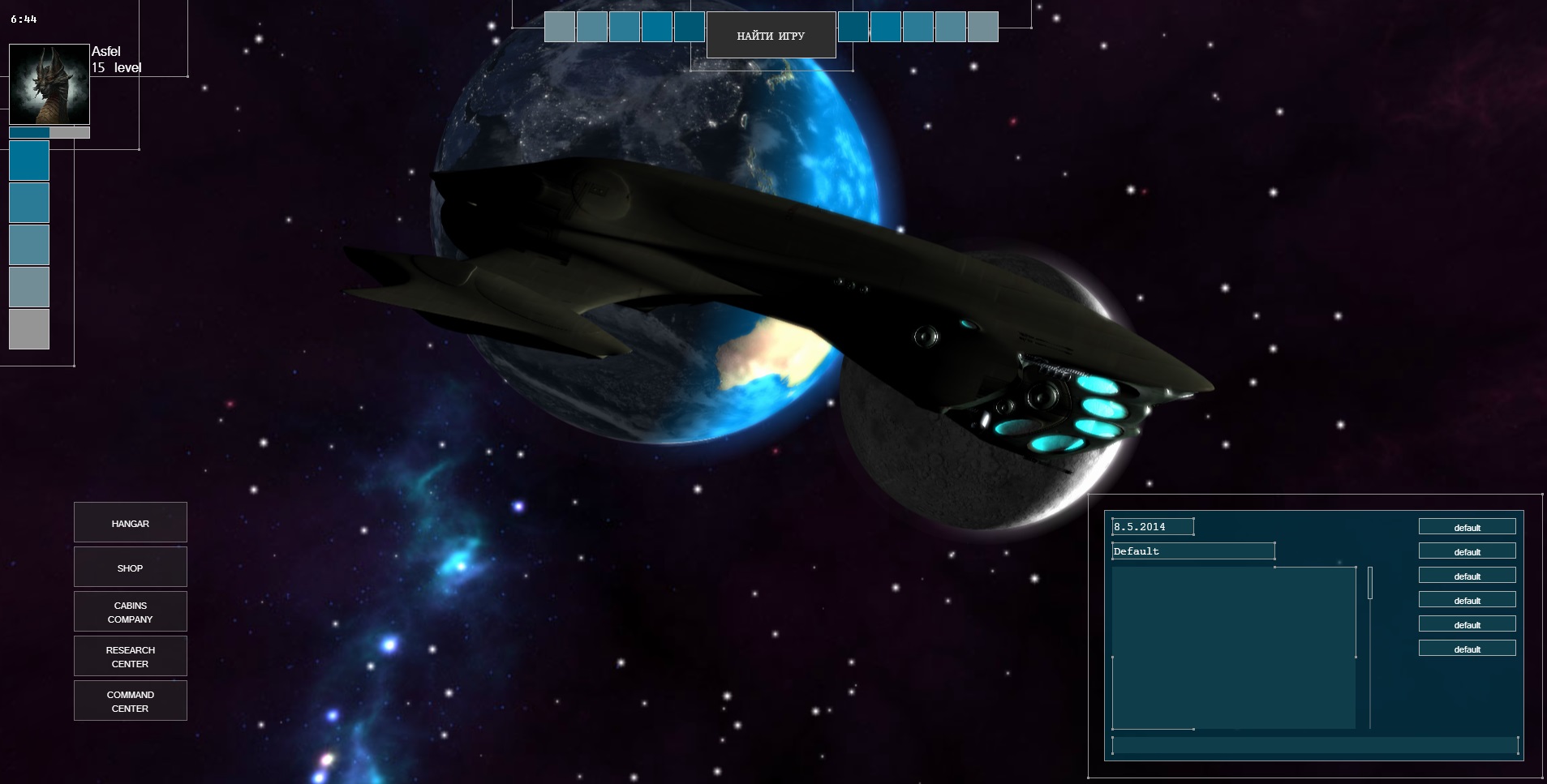Image resolution: width=1547 pixels, height=784 pixels.
Task: Click the chat panel scrollbar handle
Action: tap(1370, 583)
